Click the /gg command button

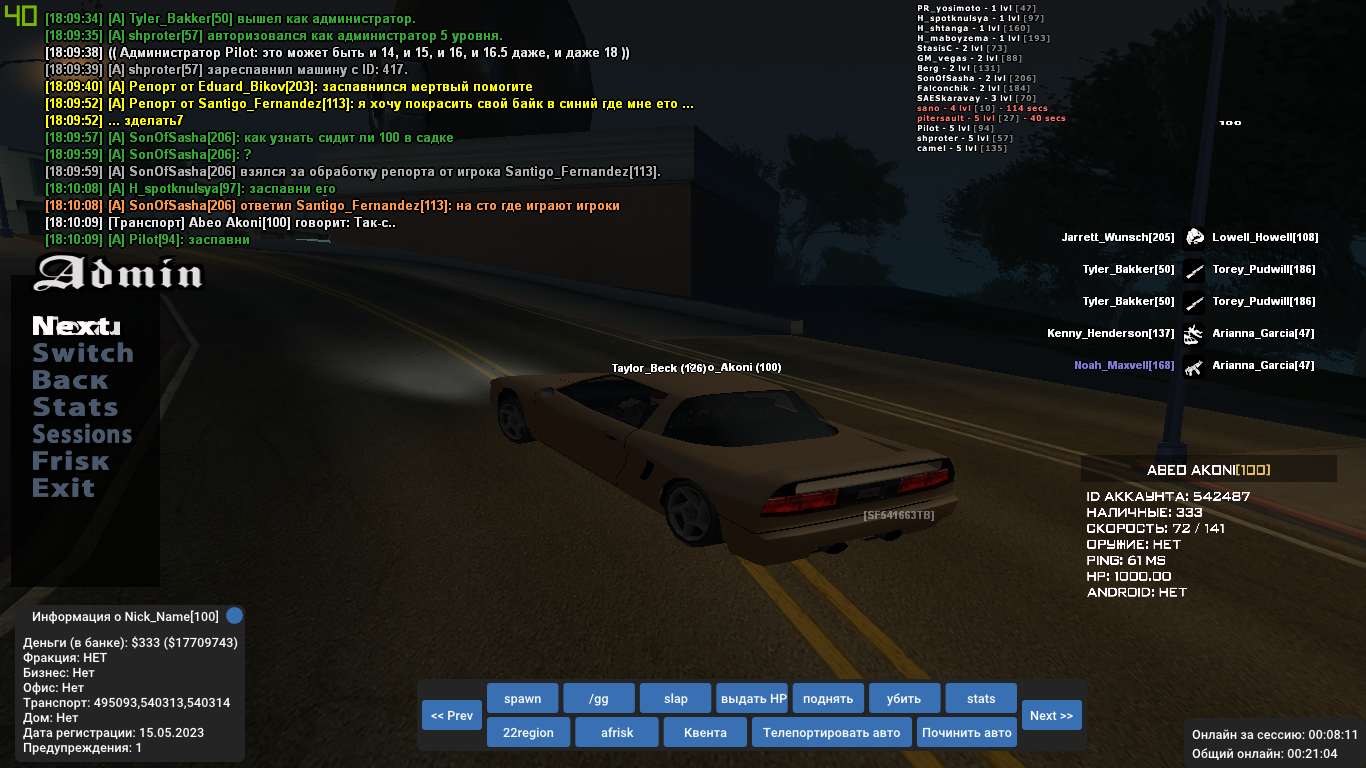point(598,699)
